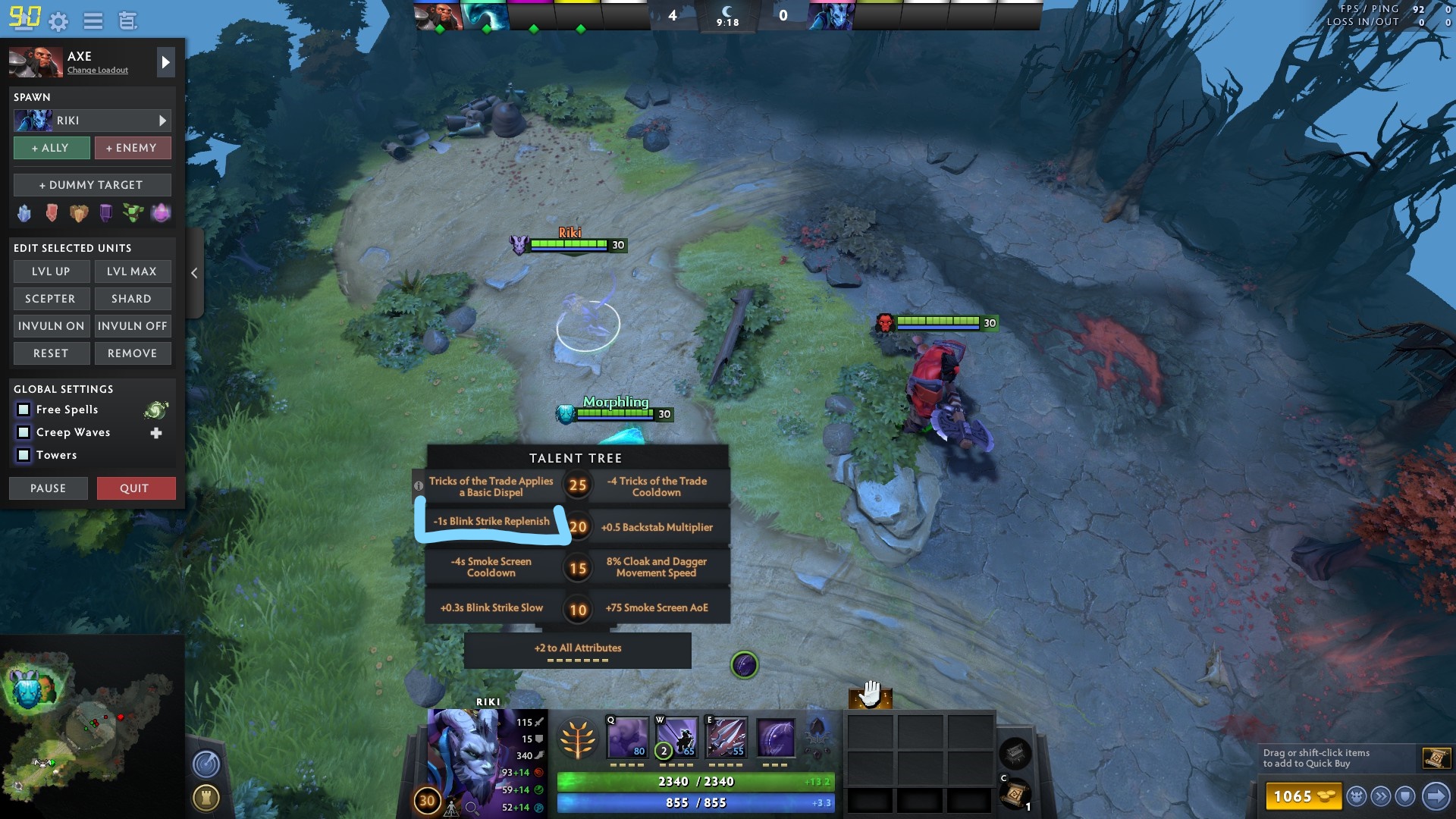This screenshot has height=819, width=1456.
Task: Toggle the Creep Waves checkbox
Action: pyautogui.click(x=23, y=432)
